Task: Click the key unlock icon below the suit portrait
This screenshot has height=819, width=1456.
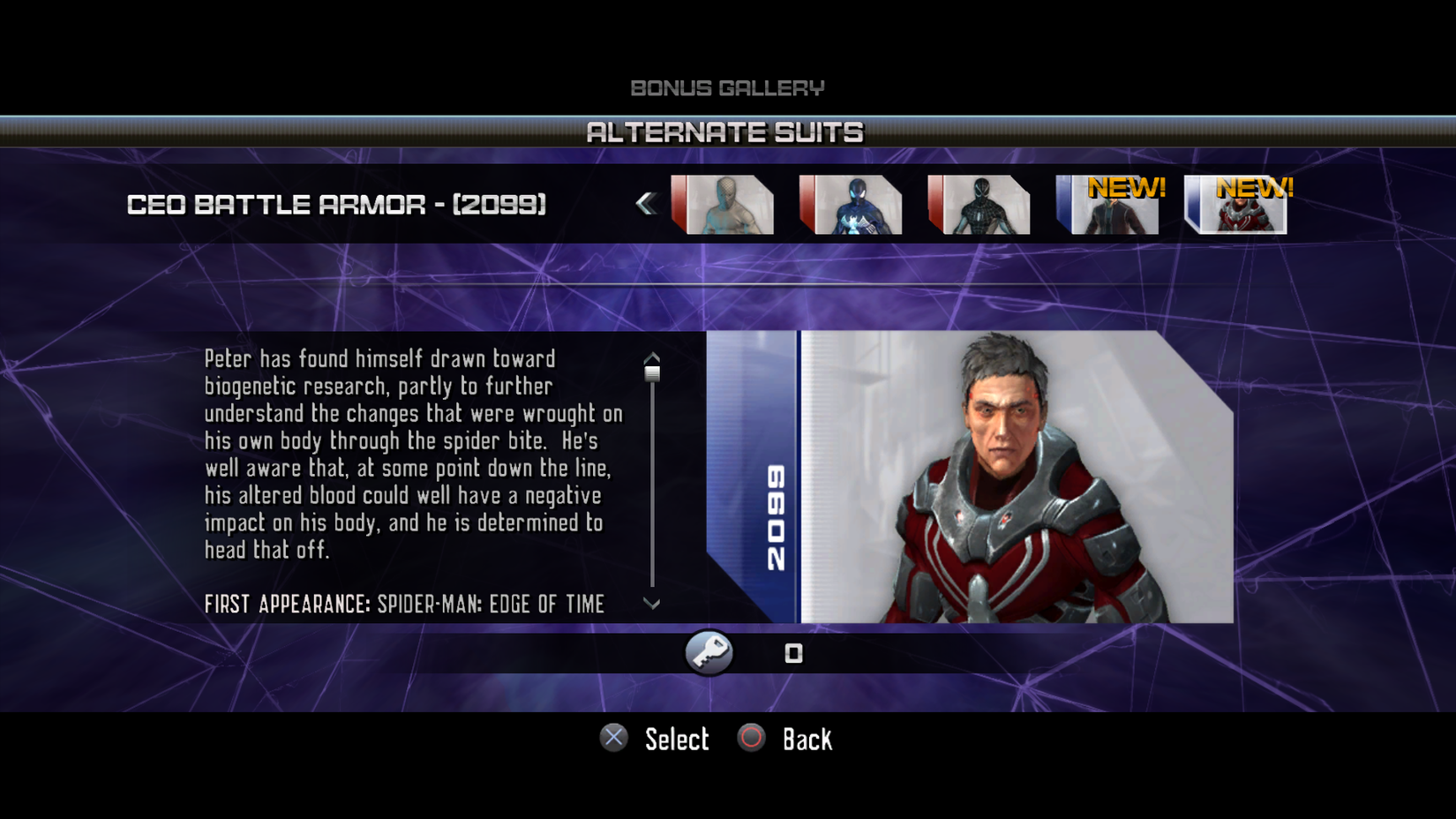Action: point(709,652)
